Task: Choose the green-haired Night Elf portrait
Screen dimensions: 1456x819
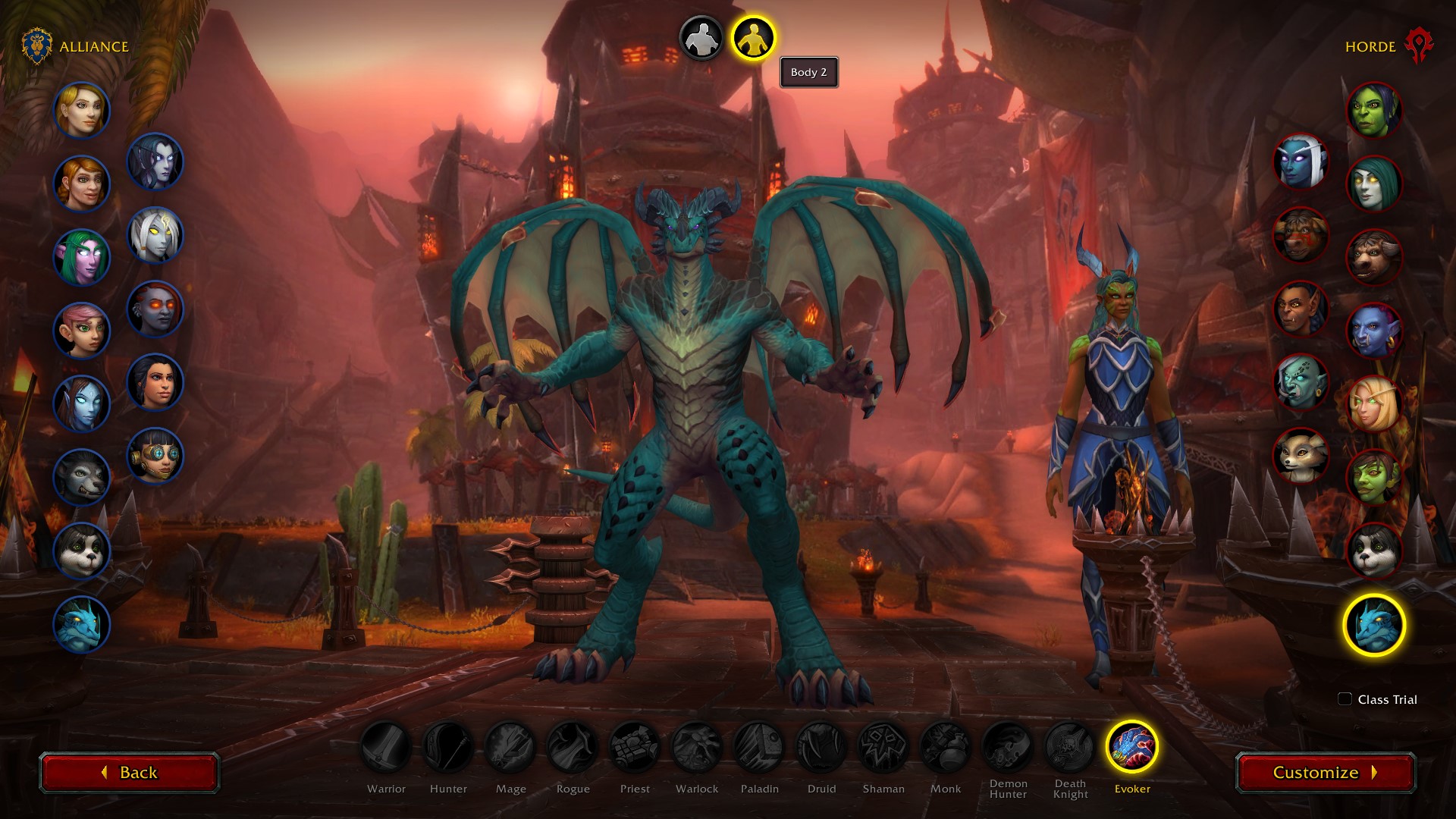Action: tap(82, 258)
